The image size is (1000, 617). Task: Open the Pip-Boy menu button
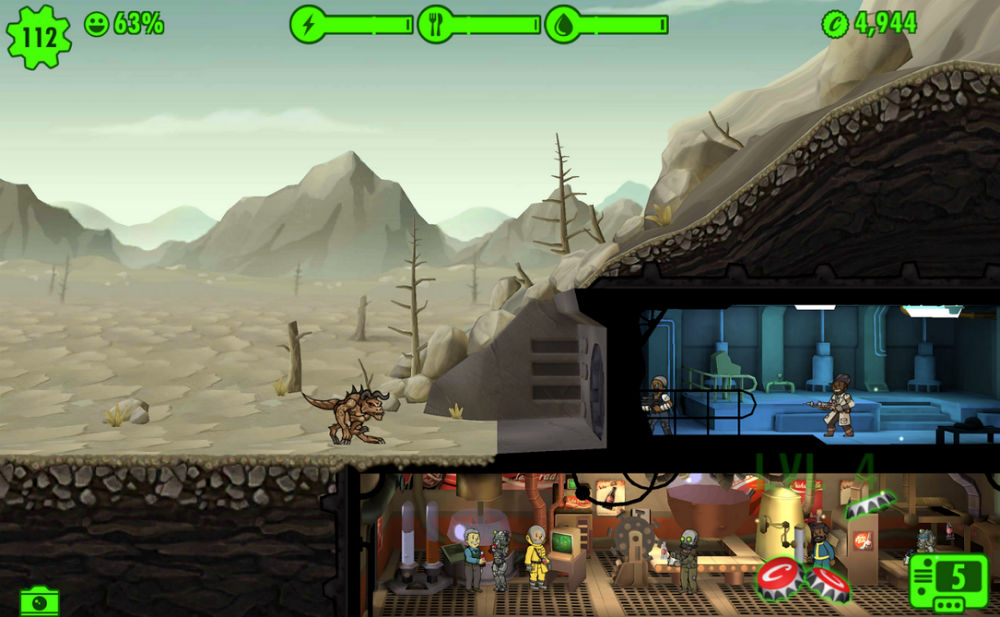948,580
